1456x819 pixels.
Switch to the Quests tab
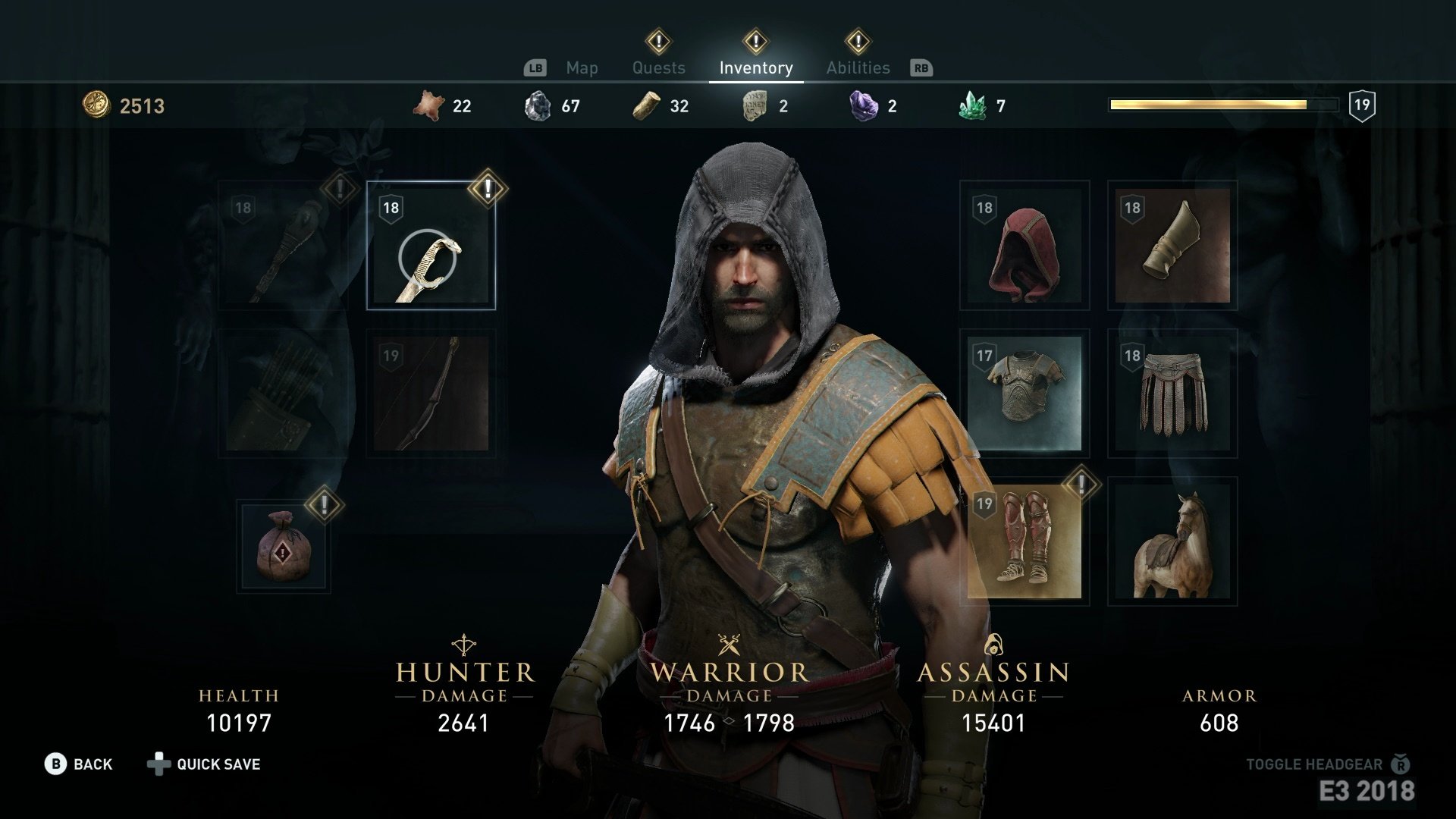tap(658, 67)
